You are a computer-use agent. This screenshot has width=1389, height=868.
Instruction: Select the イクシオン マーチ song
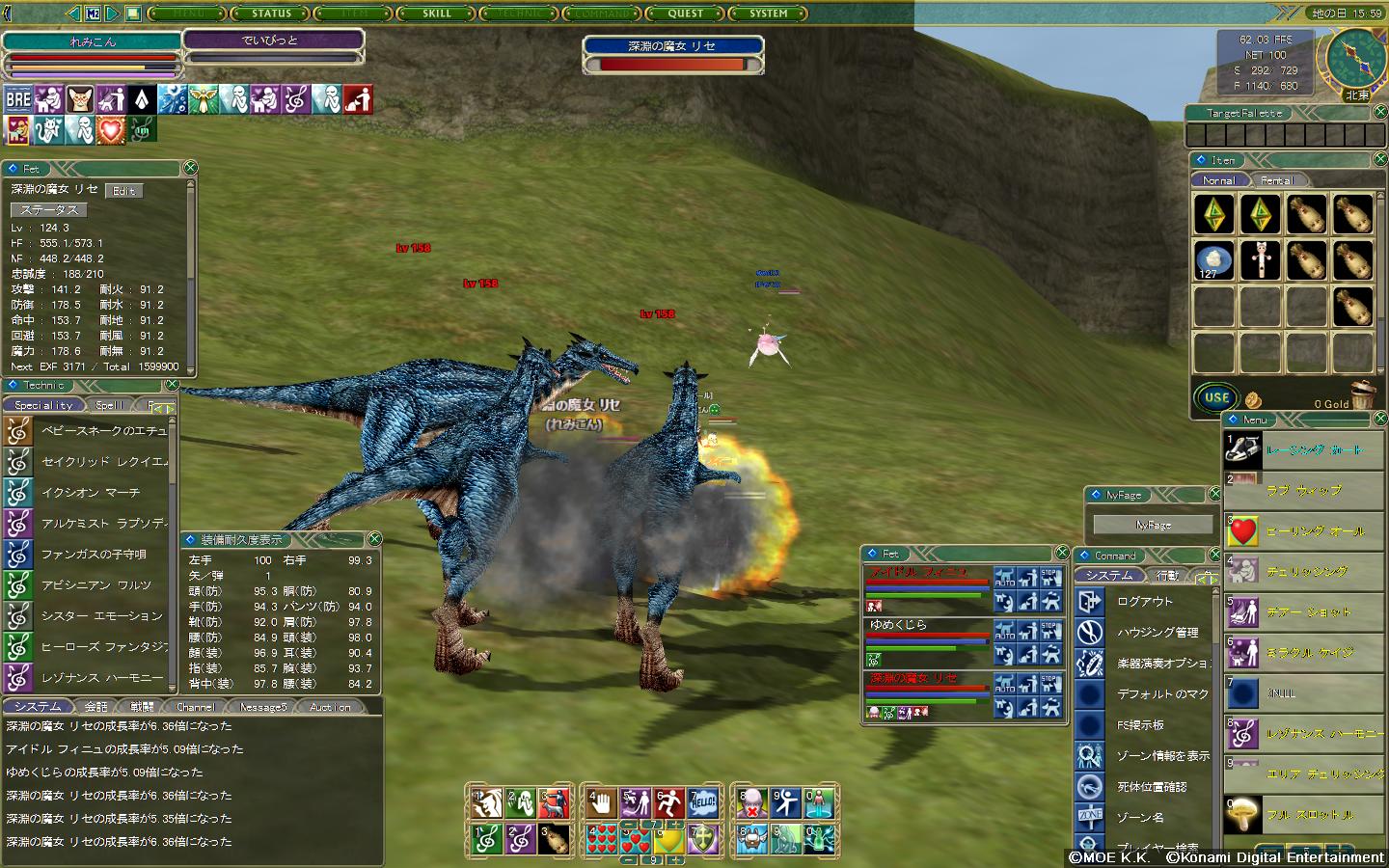tap(91, 493)
